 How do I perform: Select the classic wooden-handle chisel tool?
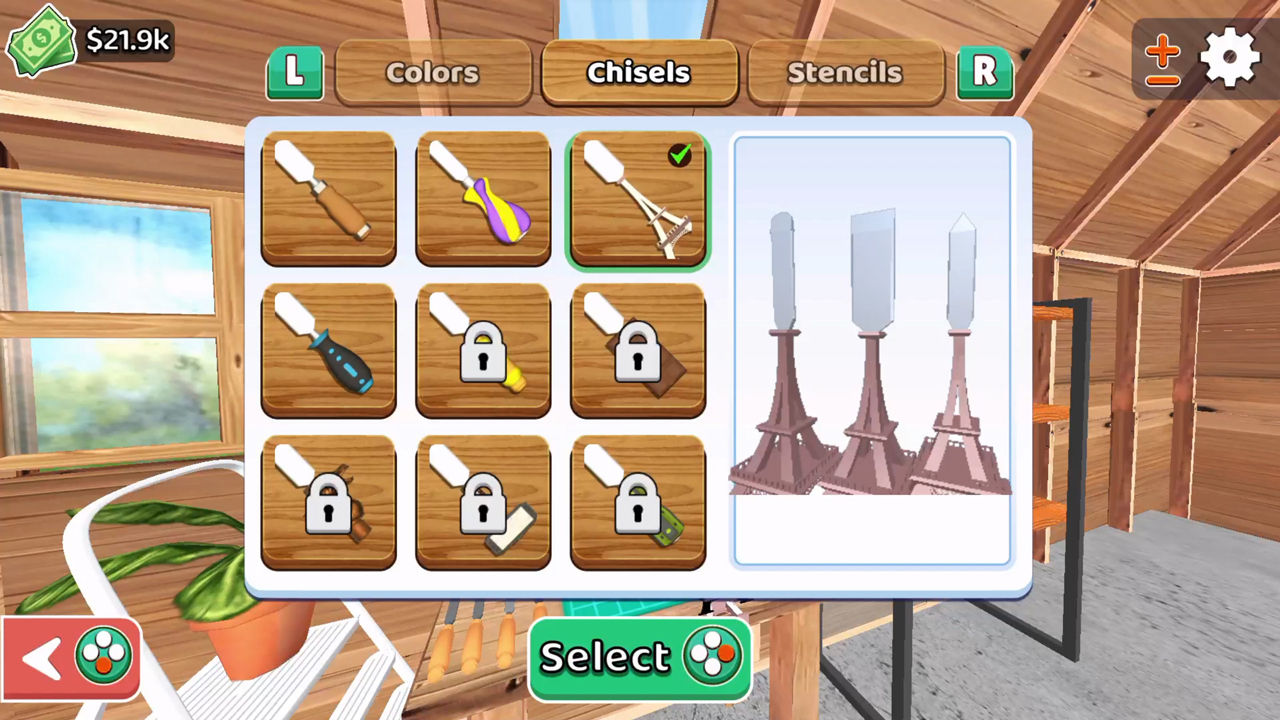click(x=328, y=198)
